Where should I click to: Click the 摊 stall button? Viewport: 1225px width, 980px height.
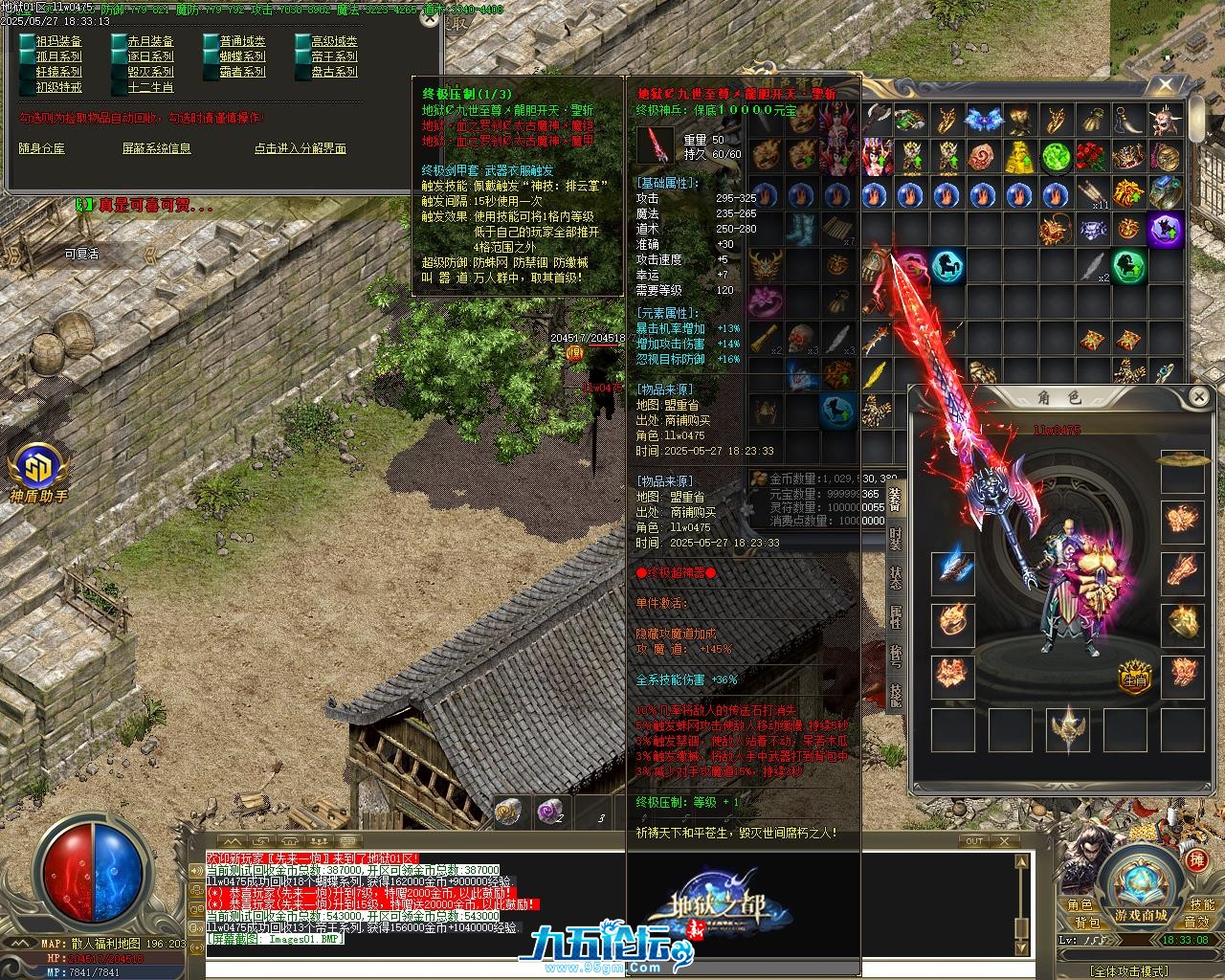(1196, 860)
